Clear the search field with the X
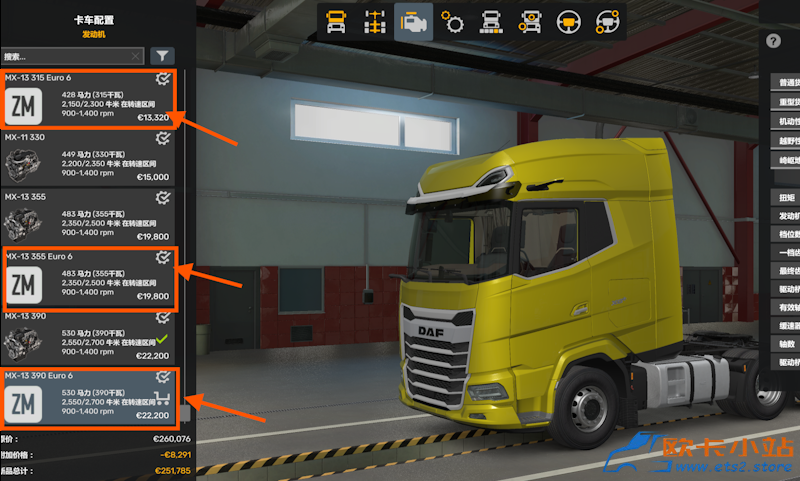The height and width of the screenshot is (481, 800). (136, 57)
